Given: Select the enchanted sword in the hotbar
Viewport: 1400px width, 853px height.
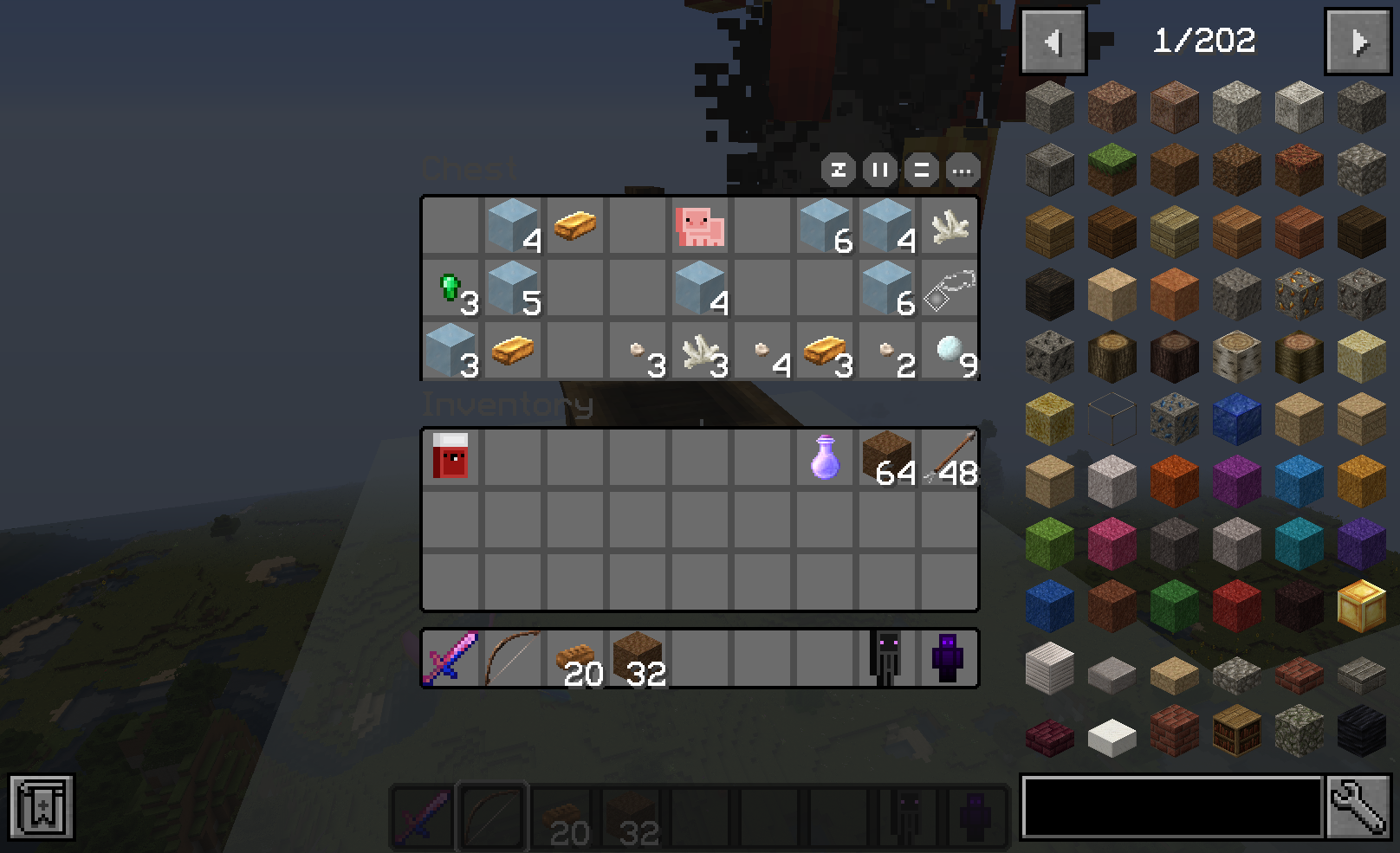Looking at the screenshot, I should coord(450,658).
